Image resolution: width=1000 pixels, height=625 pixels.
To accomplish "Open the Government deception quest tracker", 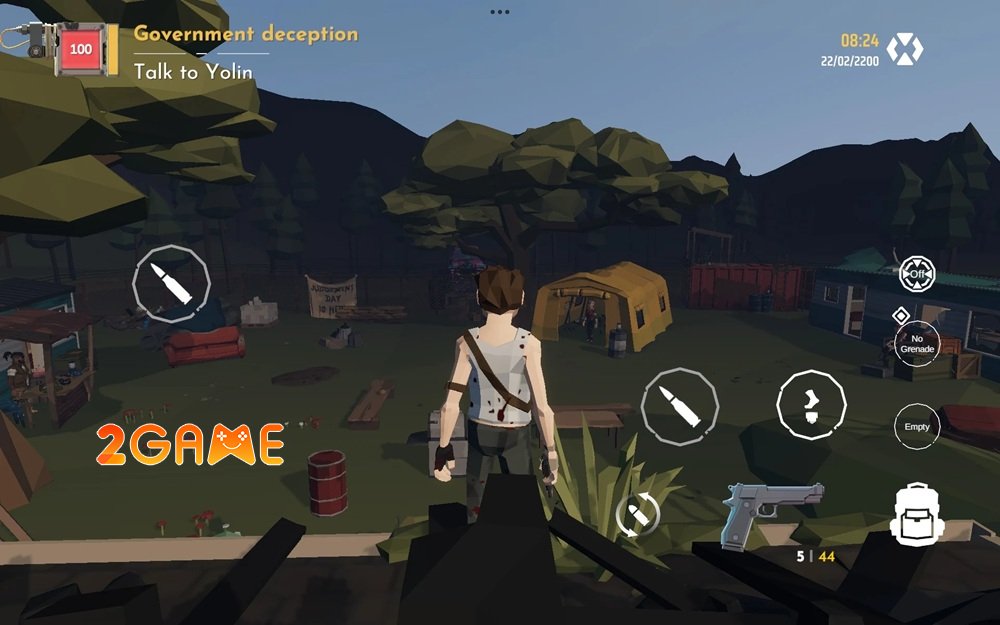I will 245,34.
